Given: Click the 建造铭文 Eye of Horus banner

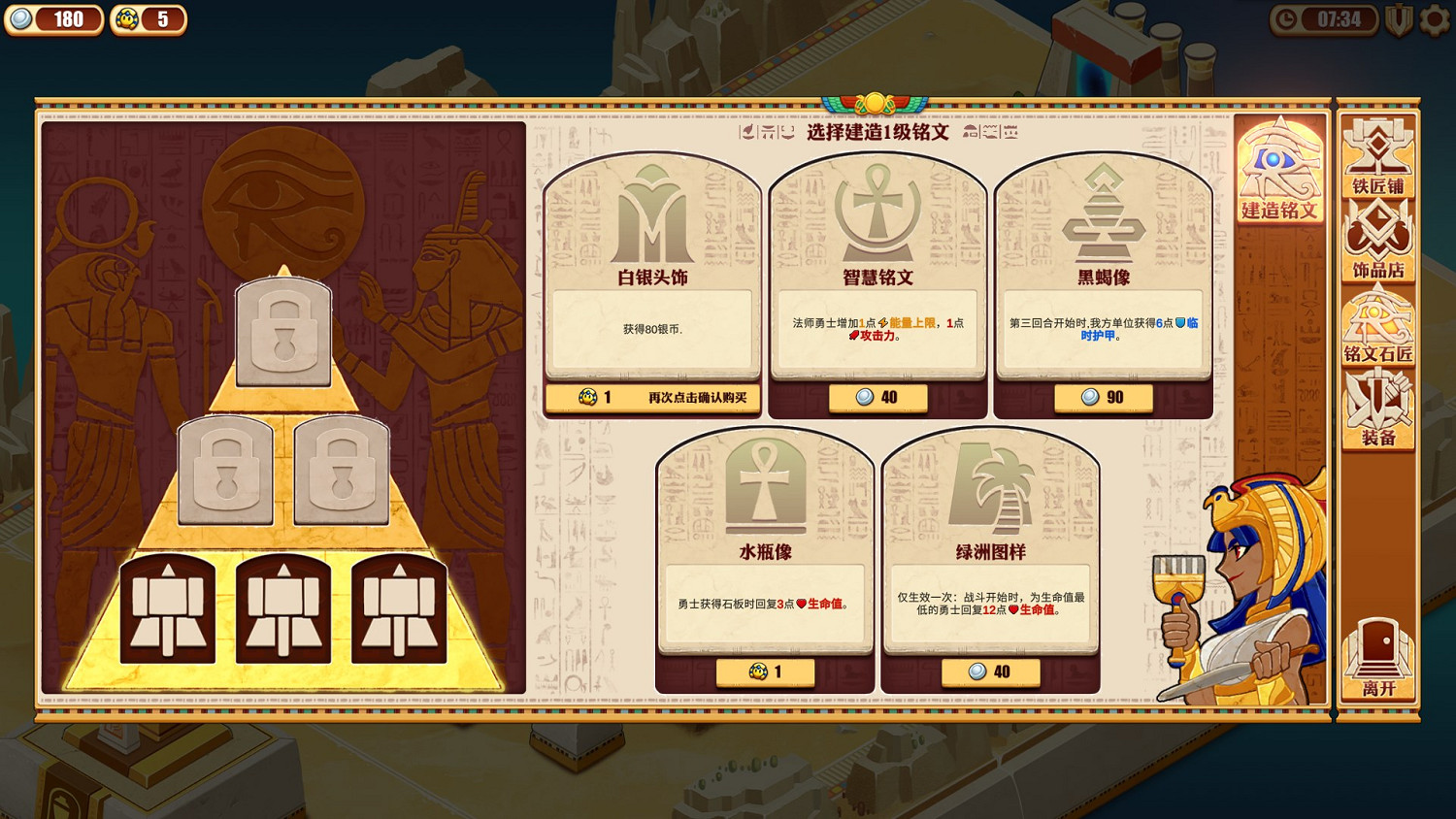Looking at the screenshot, I should click(1279, 165).
